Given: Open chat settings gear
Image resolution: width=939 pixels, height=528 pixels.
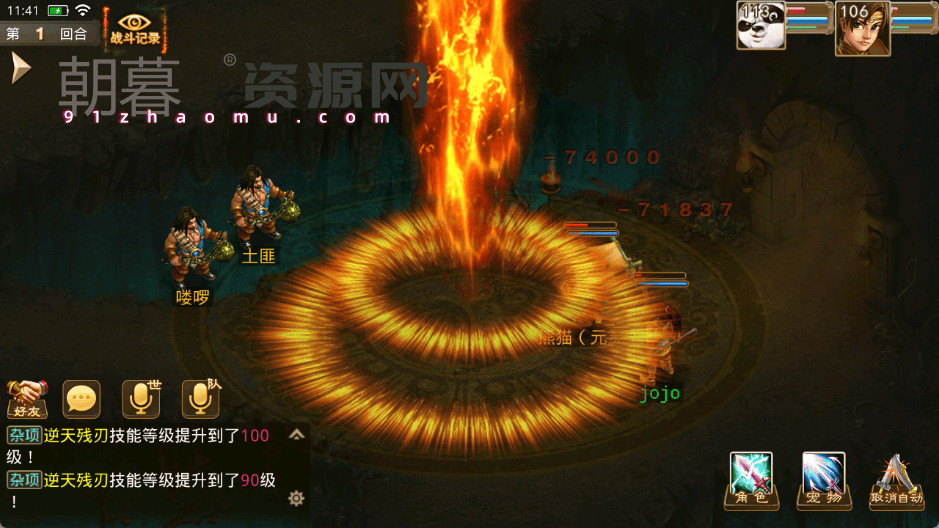Looking at the screenshot, I should click(x=296, y=497).
